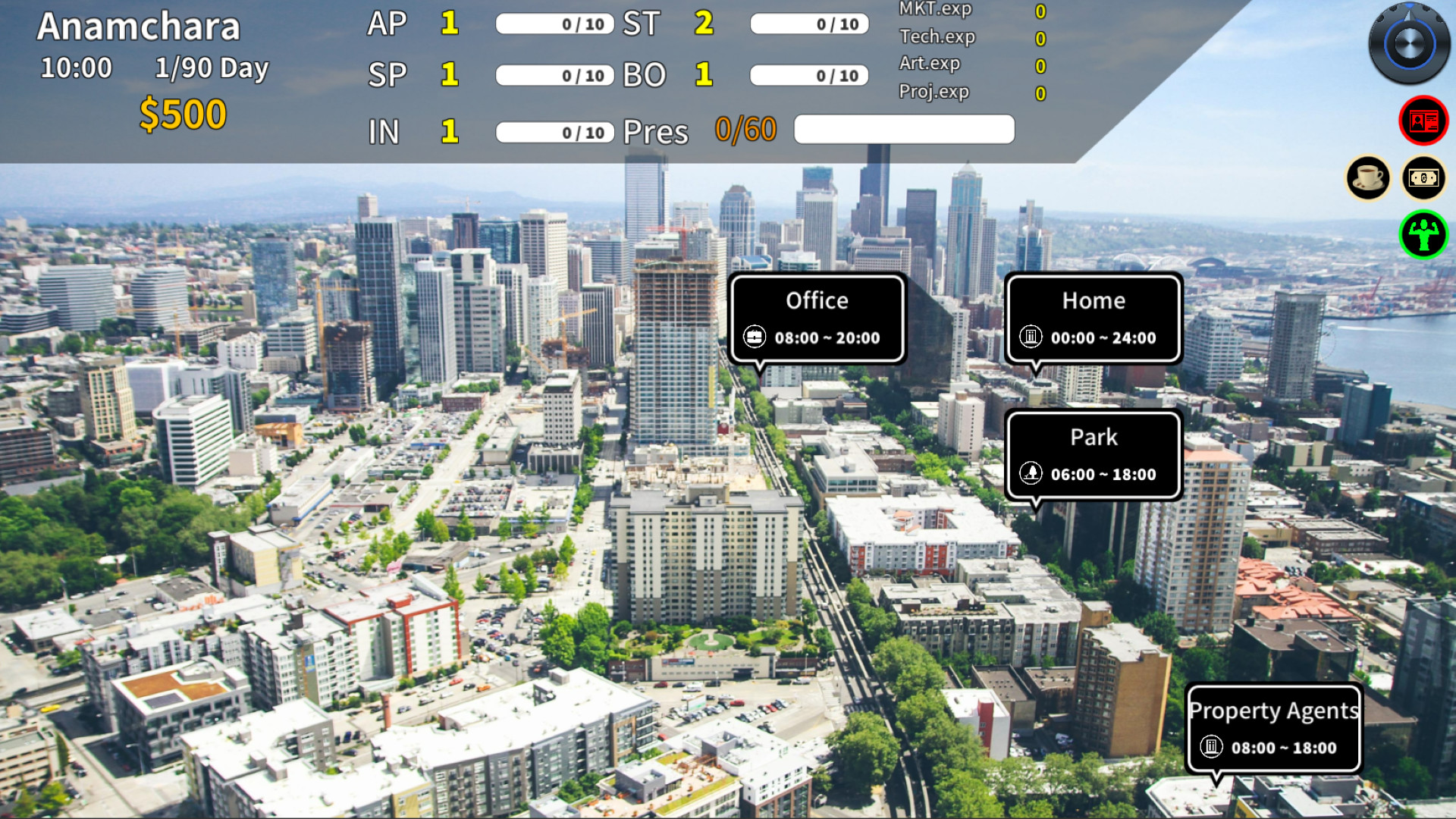This screenshot has width=1456, height=819.
Task: Click the coffee cup icon
Action: coord(1368,177)
